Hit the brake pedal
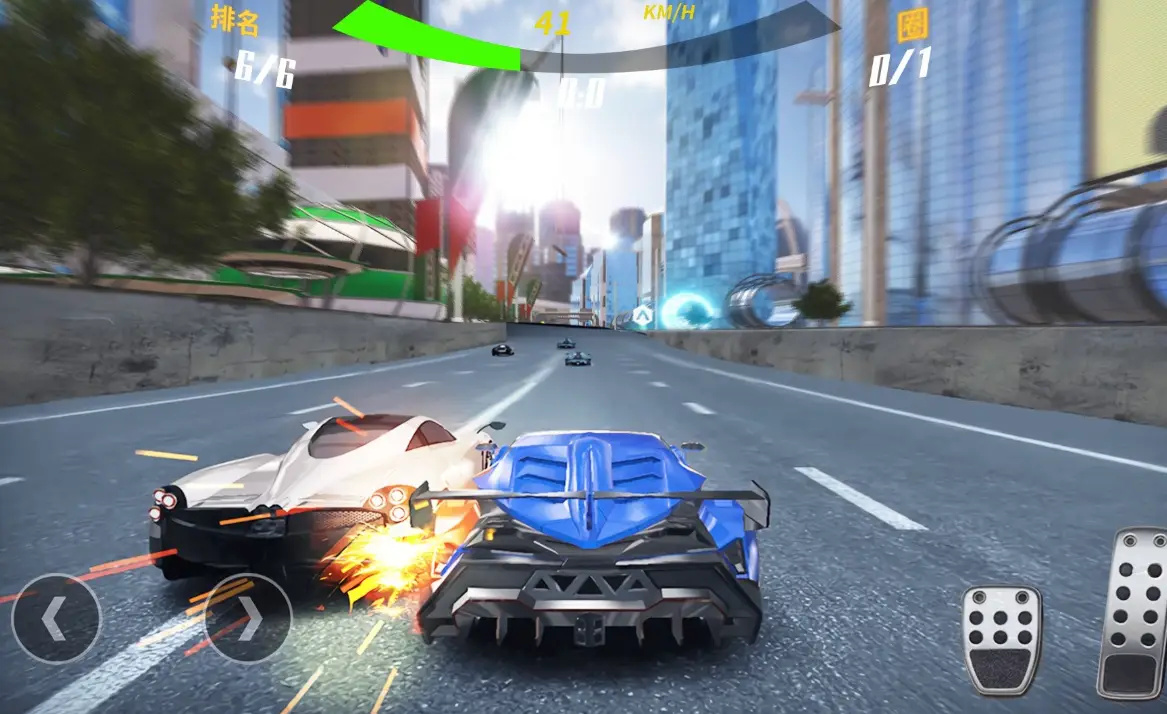This screenshot has height=714, width=1167. [1001, 640]
